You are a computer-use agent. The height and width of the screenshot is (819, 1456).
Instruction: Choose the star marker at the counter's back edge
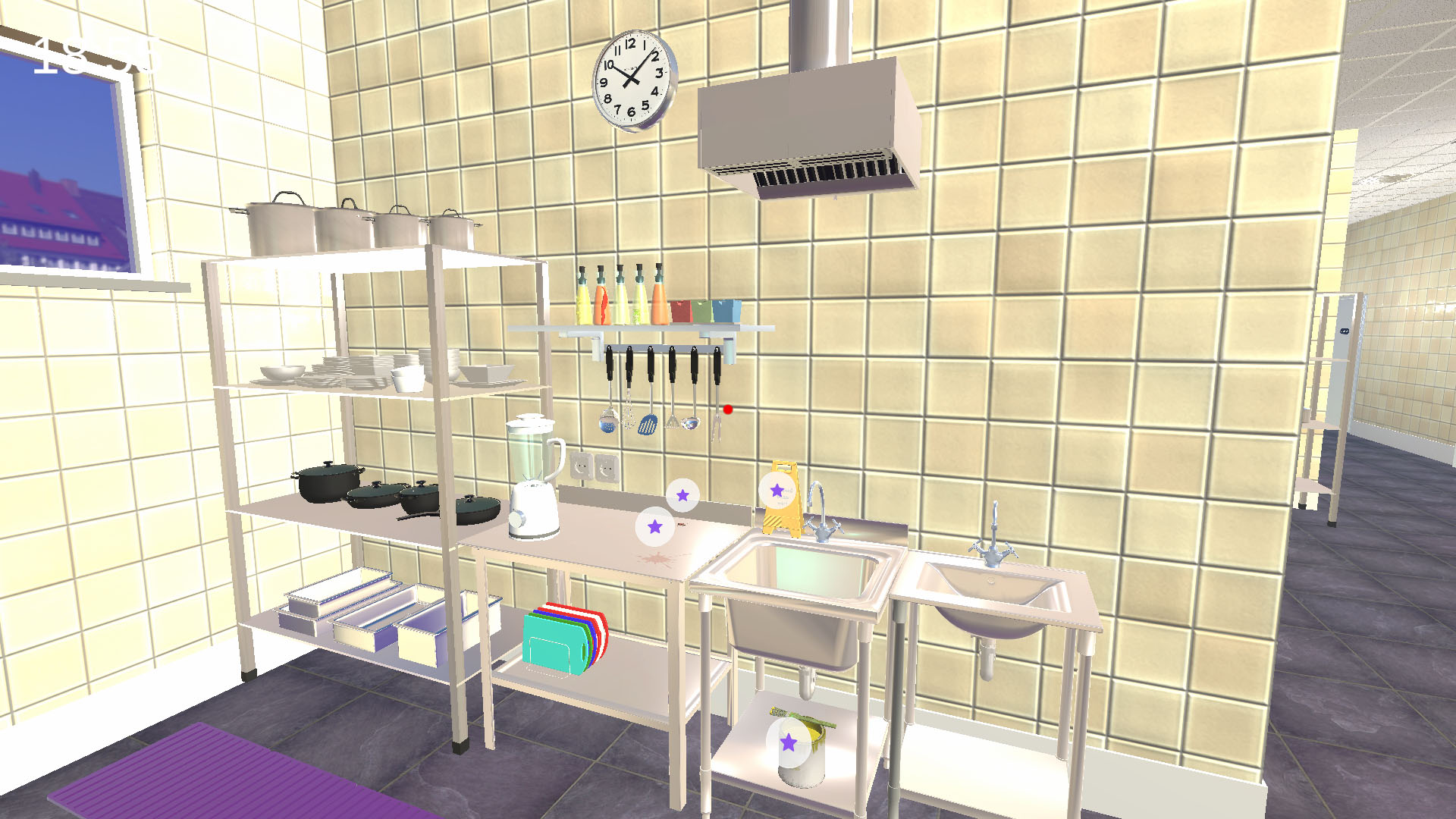point(682,495)
